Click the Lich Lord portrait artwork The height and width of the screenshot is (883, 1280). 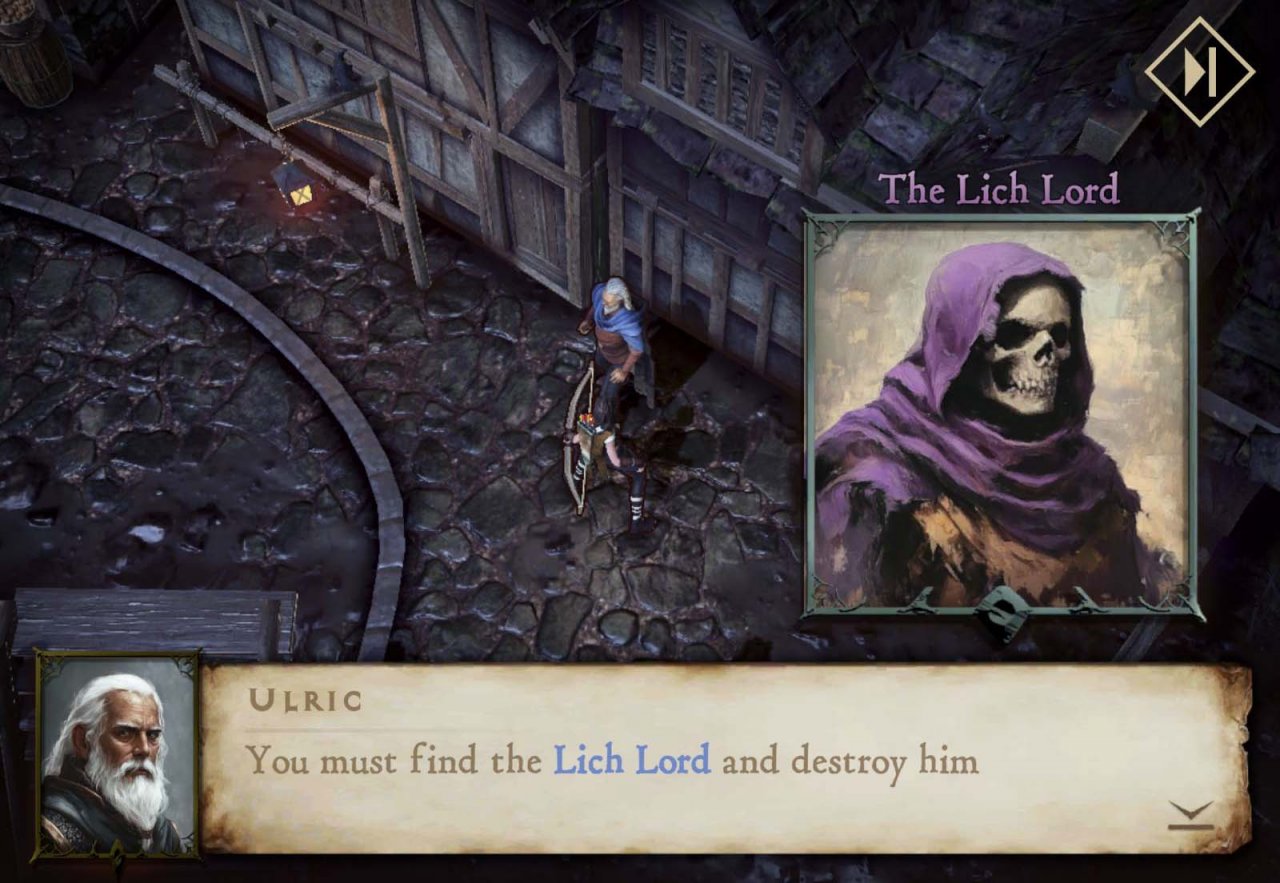[1000, 410]
